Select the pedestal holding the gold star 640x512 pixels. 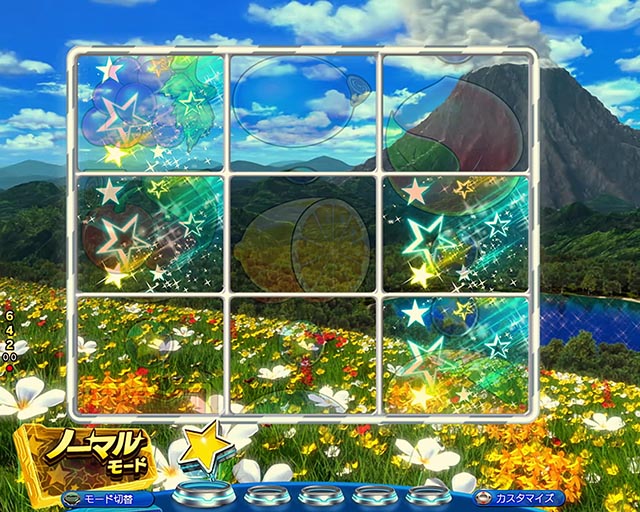pyautogui.click(x=203, y=494)
